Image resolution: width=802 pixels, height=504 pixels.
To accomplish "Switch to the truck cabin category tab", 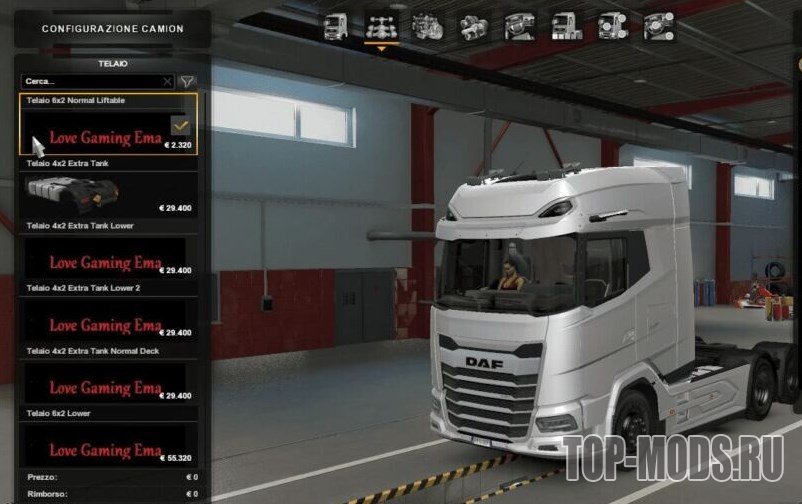I will point(336,28).
